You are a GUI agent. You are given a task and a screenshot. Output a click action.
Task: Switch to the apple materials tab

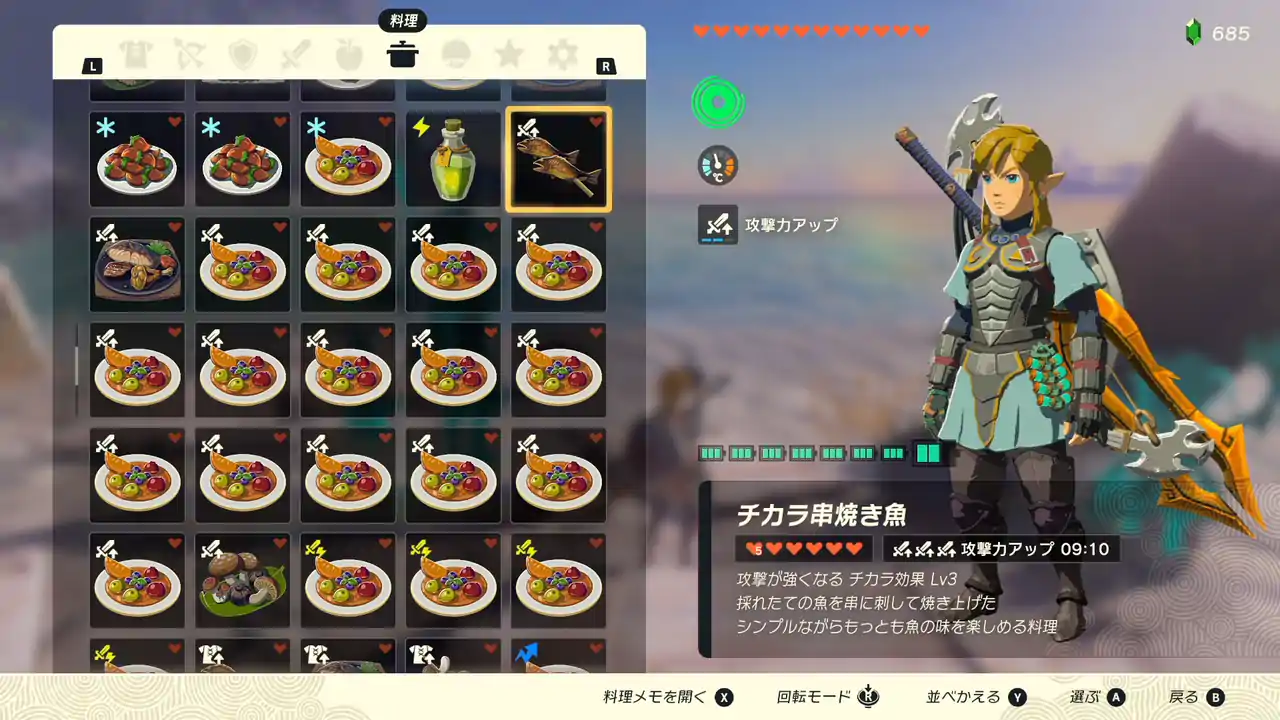349,54
